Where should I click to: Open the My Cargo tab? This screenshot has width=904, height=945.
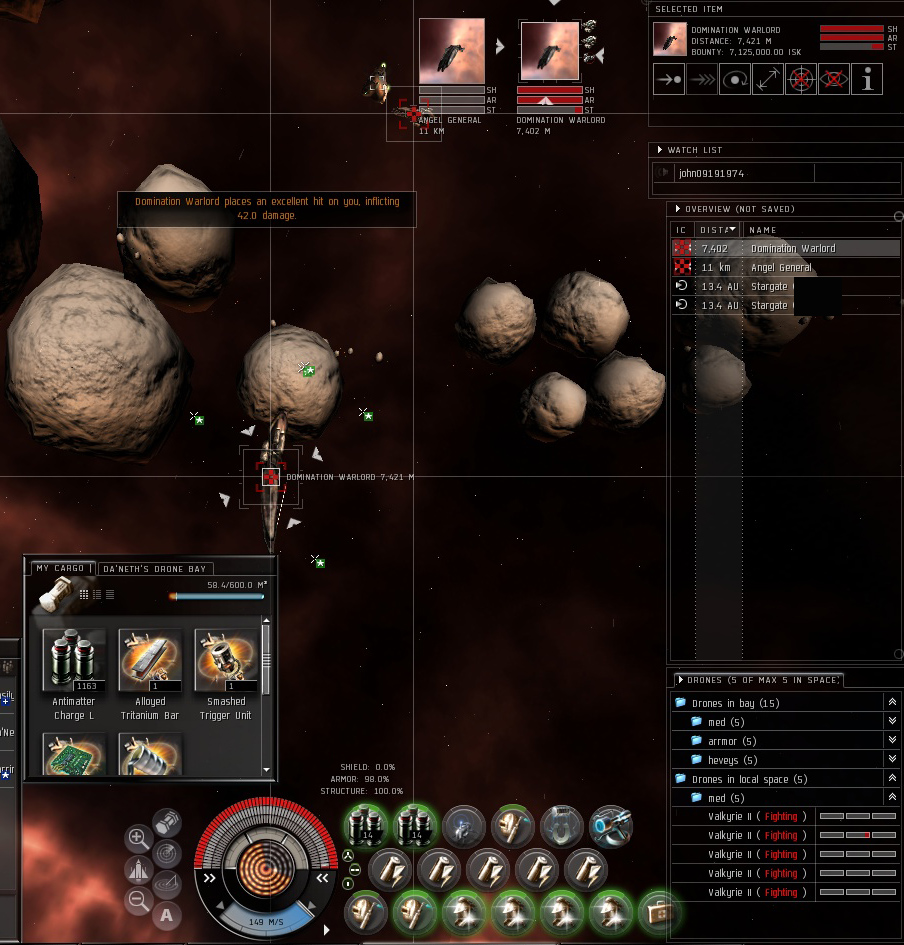click(60, 568)
